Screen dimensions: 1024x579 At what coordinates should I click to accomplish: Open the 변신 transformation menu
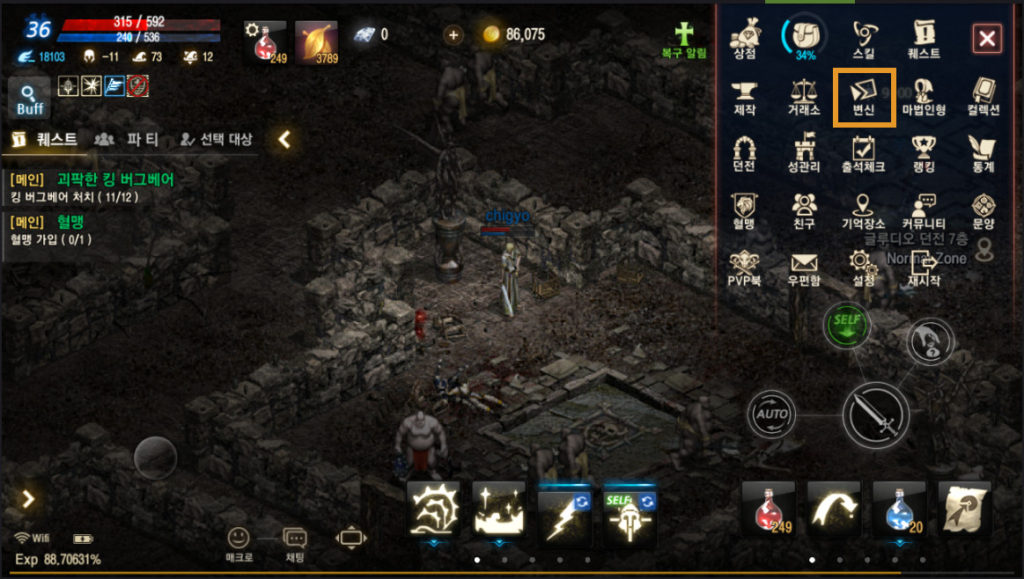pyautogui.click(x=864, y=95)
